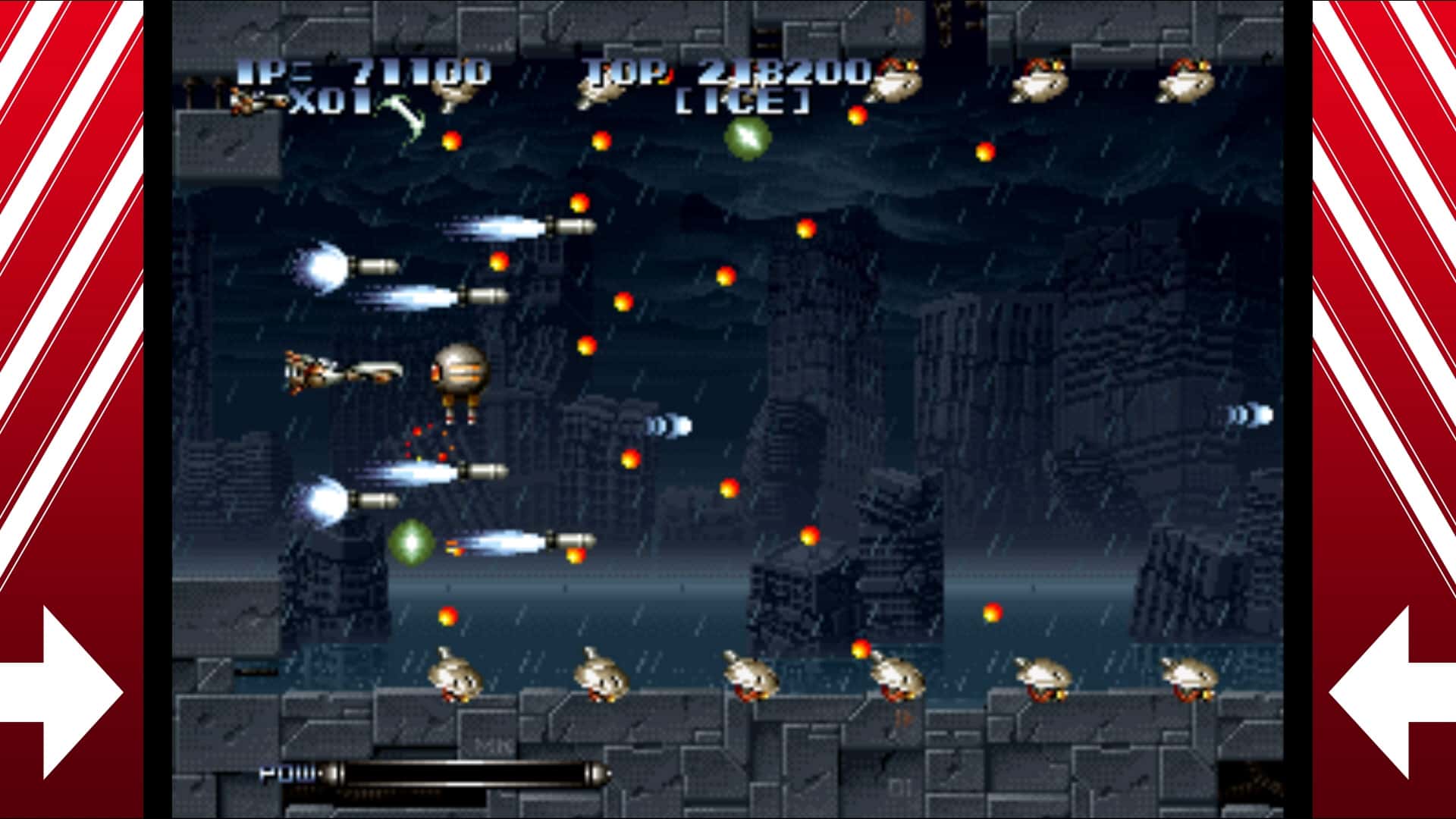Select the green orb power-up near [ICE] label
Viewport: 1456px width, 819px height.
tap(747, 136)
